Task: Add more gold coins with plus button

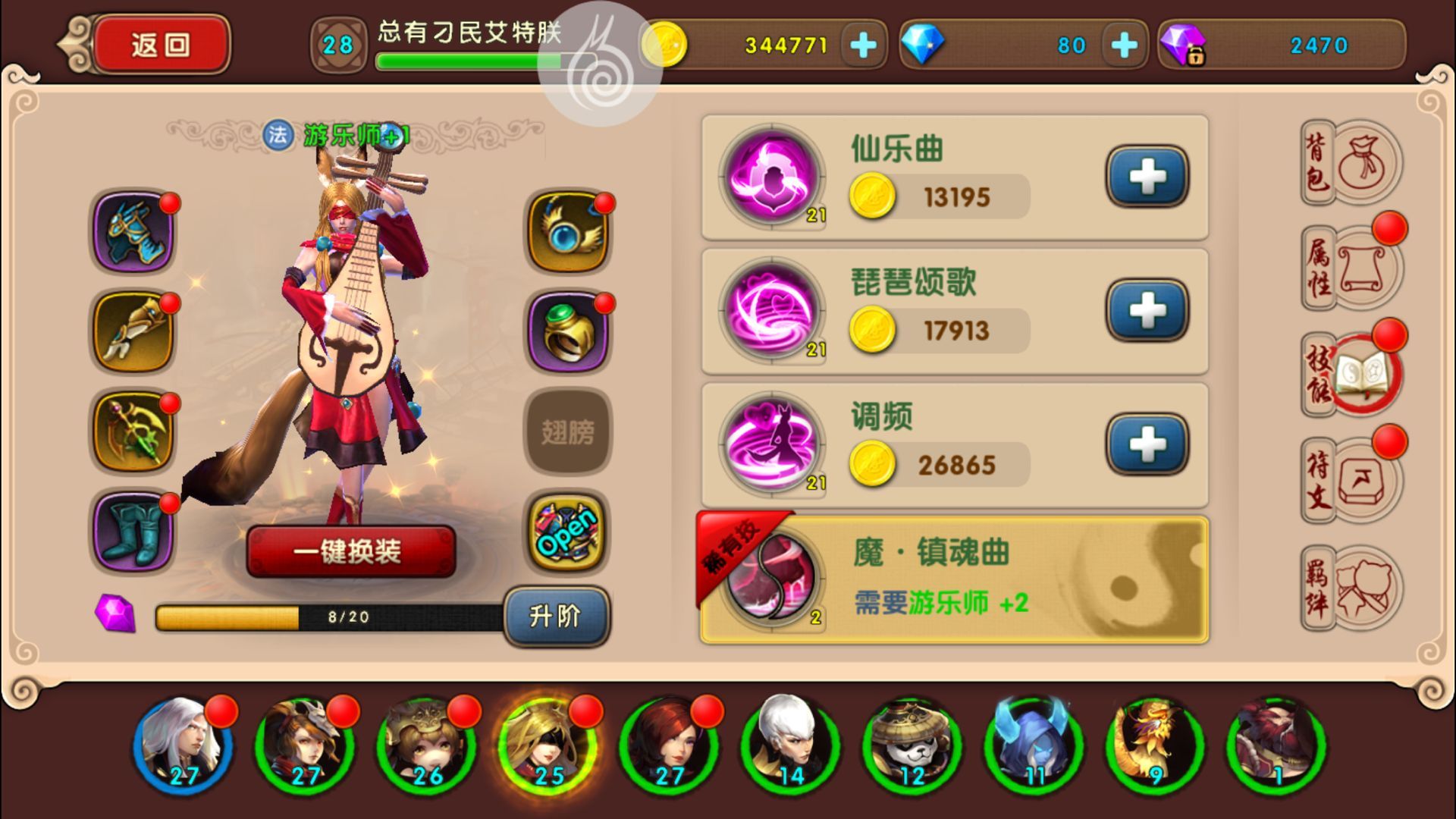Action: 863,45
